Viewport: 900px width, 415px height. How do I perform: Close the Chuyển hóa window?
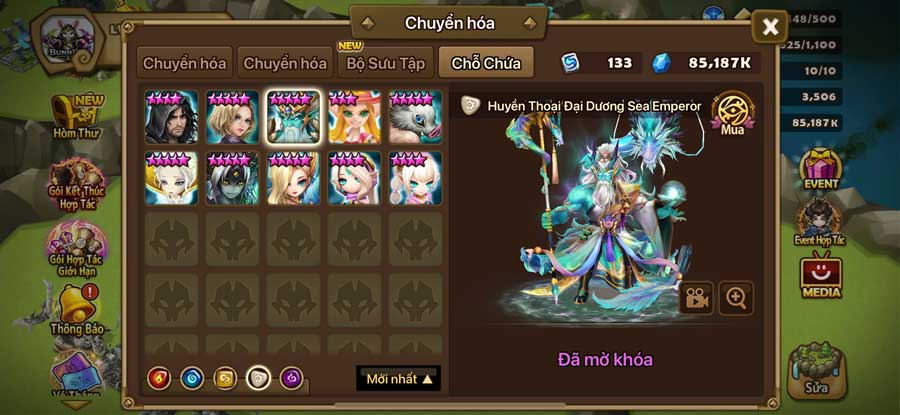point(770,27)
